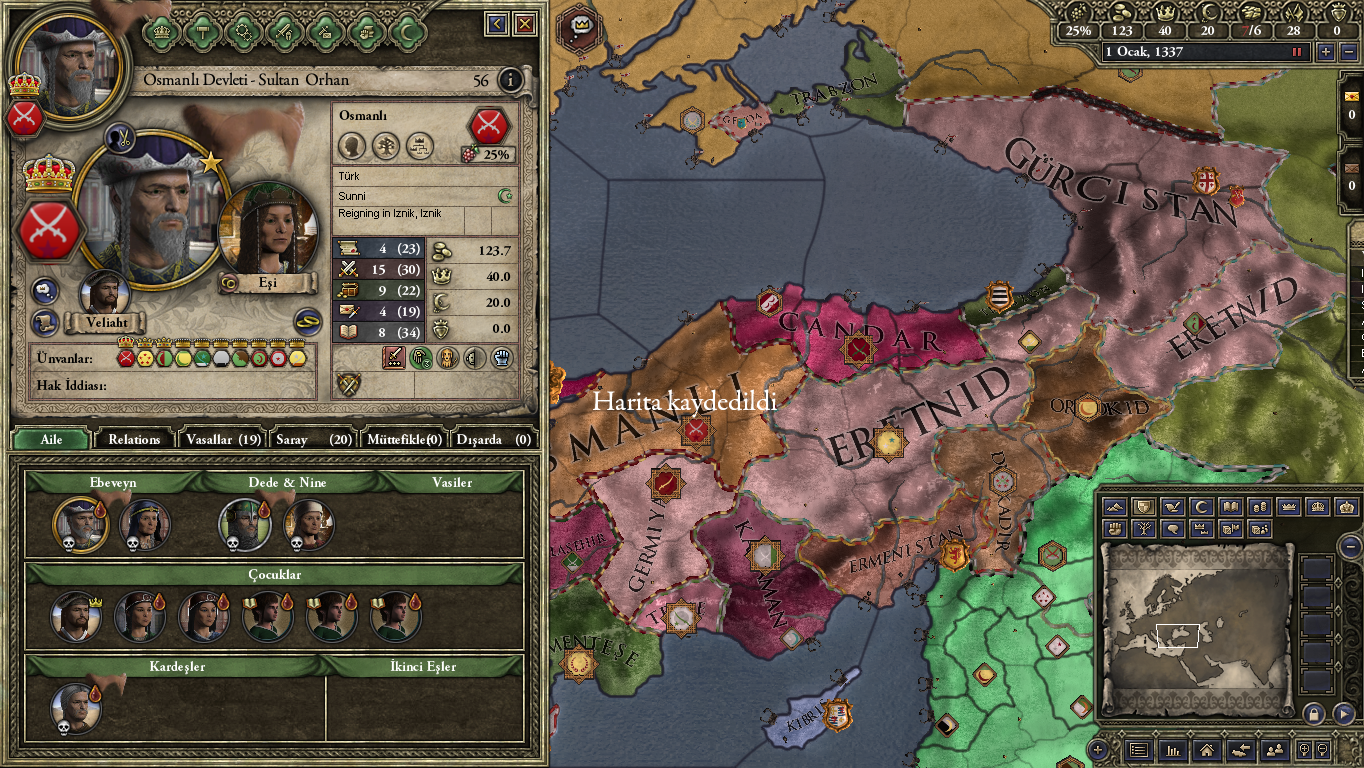Open the Relations tab
The width and height of the screenshot is (1364, 768).
pos(134,439)
